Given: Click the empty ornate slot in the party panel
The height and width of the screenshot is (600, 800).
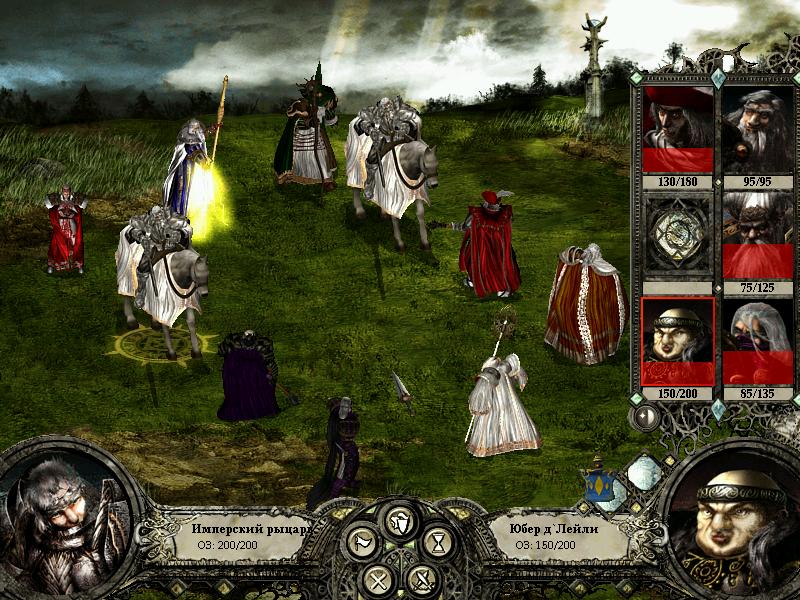Looking at the screenshot, I should [677, 235].
